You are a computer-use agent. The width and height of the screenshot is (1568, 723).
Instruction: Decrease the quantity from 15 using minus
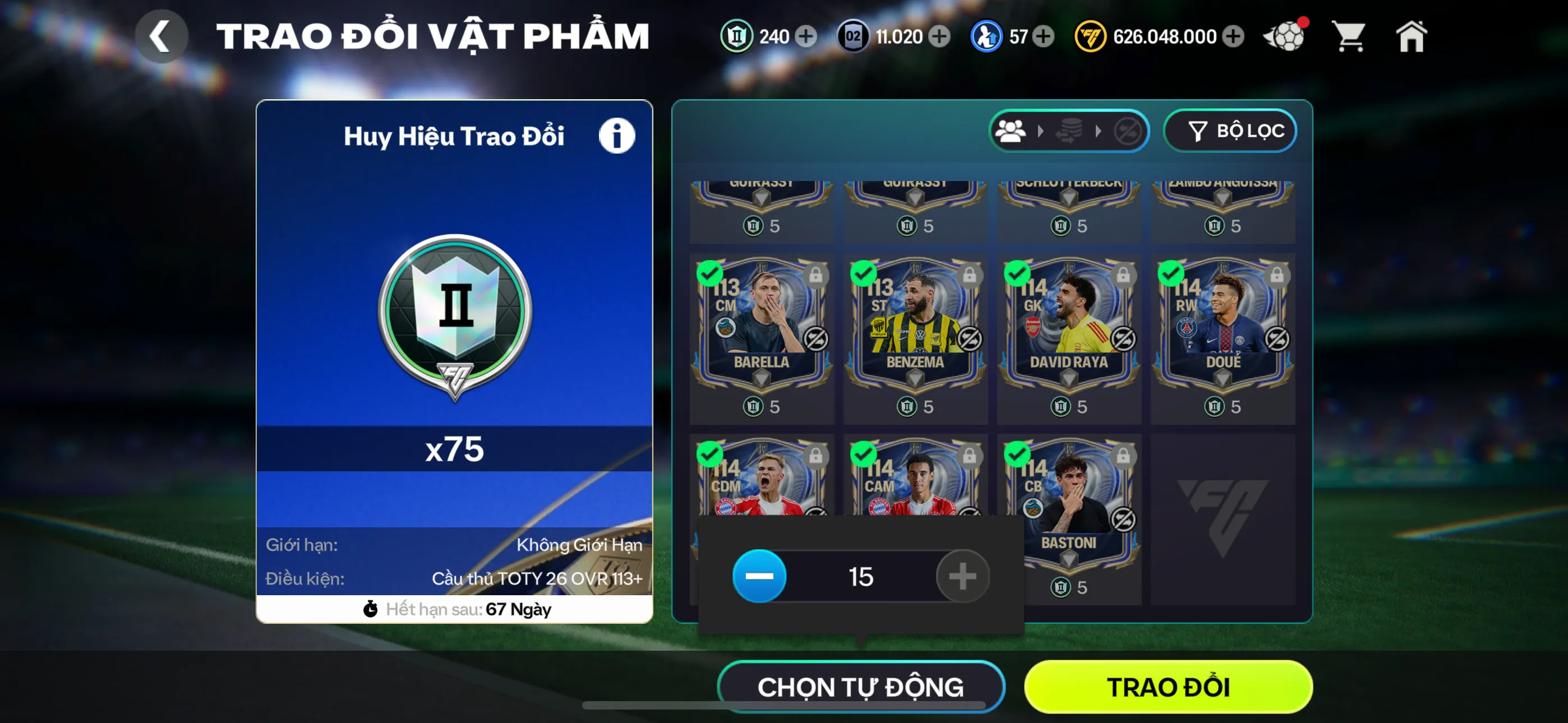[758, 575]
